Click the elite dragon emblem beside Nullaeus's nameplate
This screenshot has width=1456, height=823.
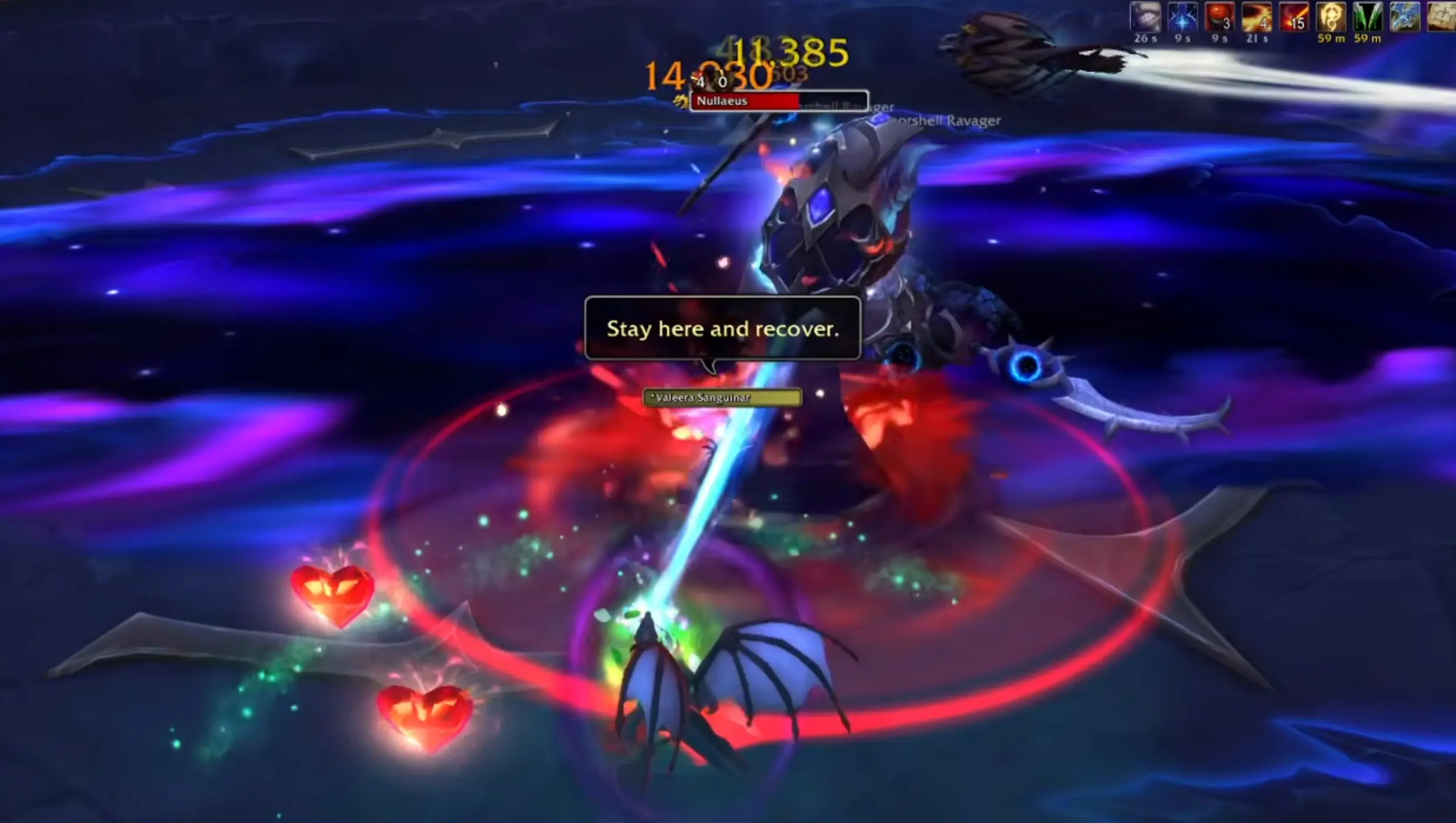pos(681,102)
